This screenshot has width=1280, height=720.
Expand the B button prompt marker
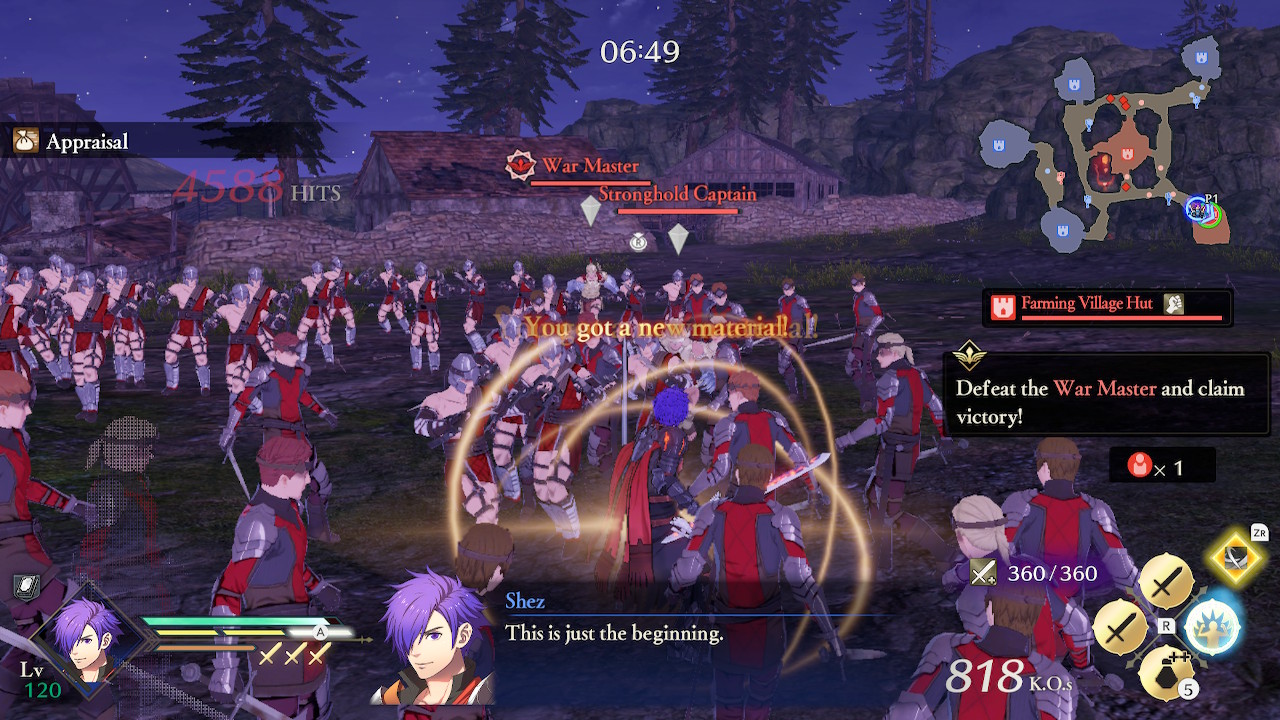click(638, 242)
